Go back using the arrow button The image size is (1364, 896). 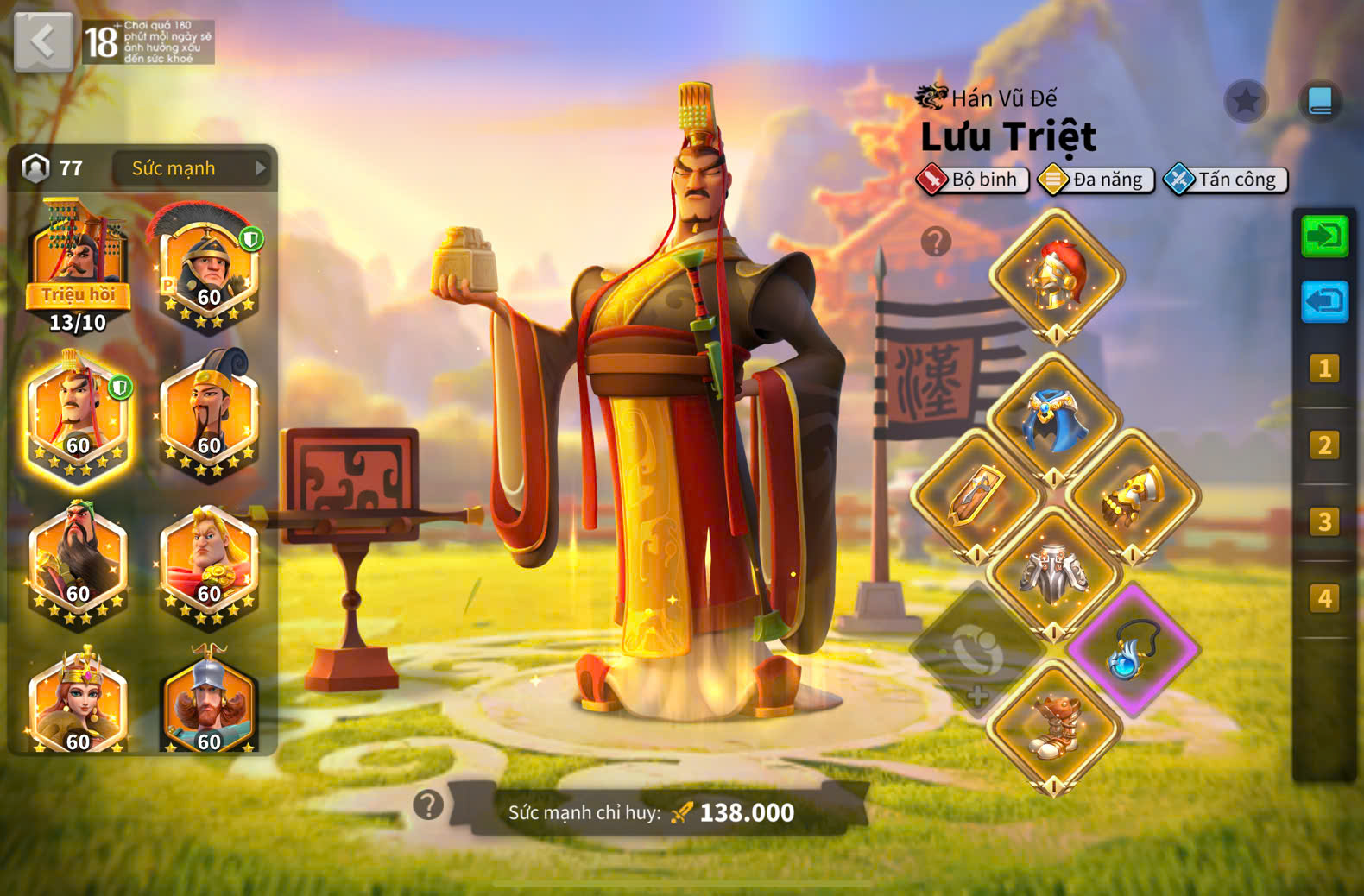(43, 41)
